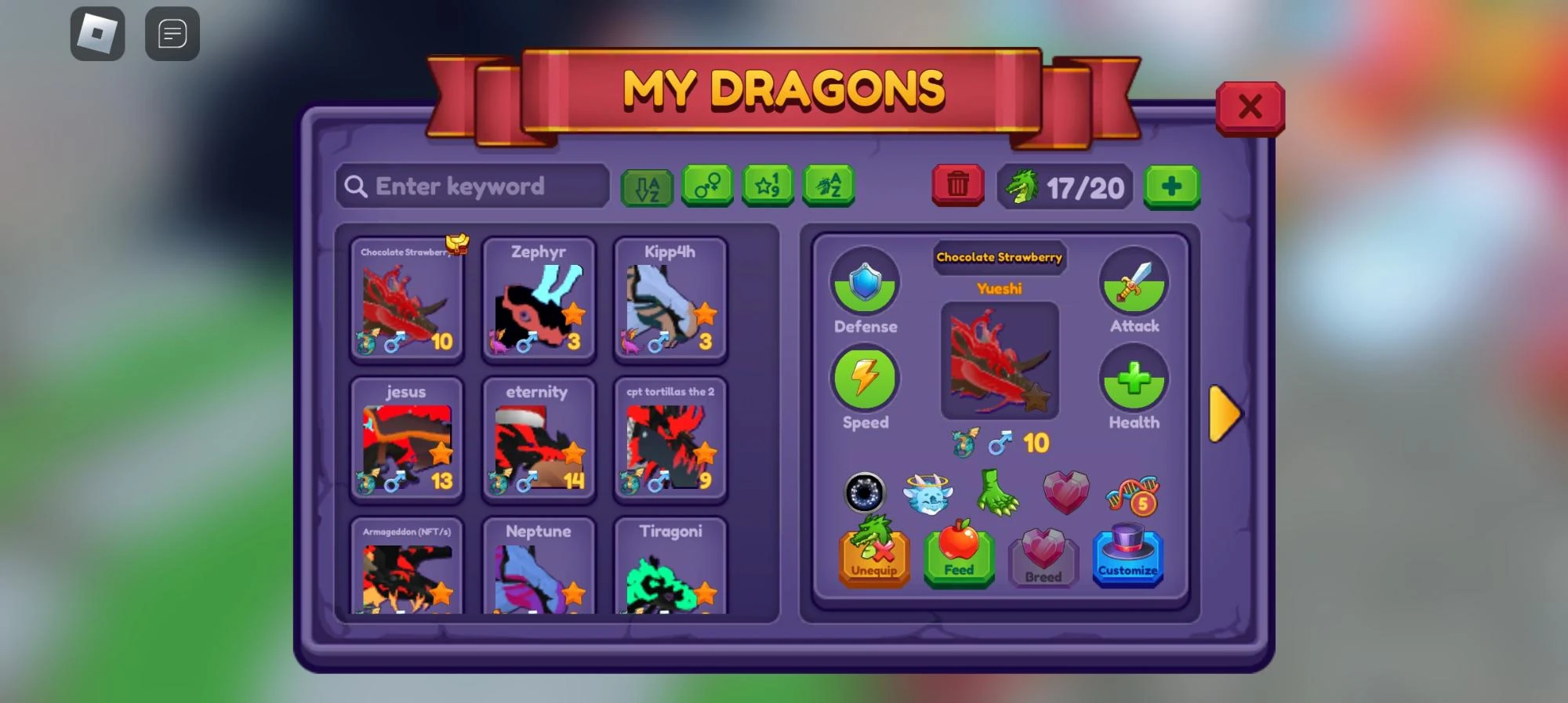Select the A-Z sort icon
Image resolution: width=1568 pixels, height=703 pixels.
(647, 186)
